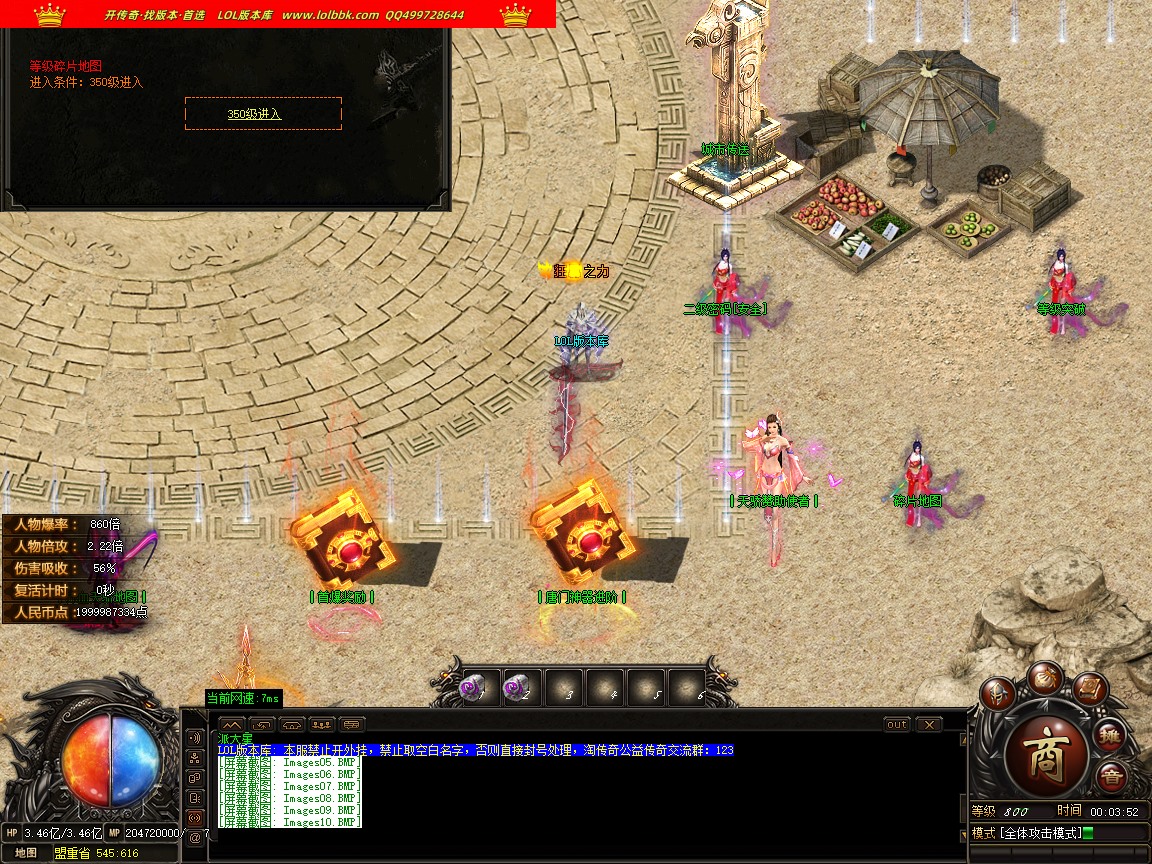Toggle the 音 sound button
Viewport: 1152px width, 864px height.
1111,777
